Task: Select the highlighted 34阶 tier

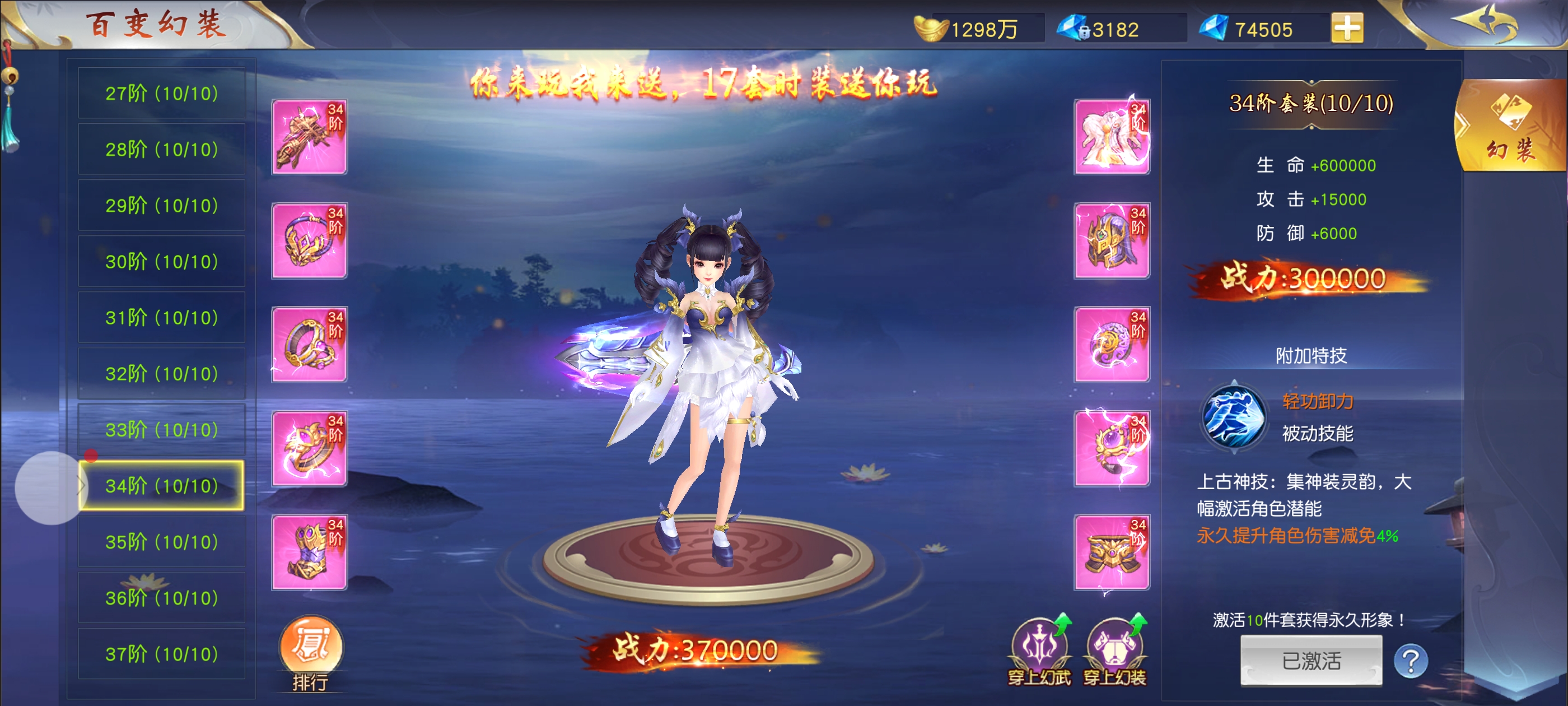Action: tap(161, 485)
